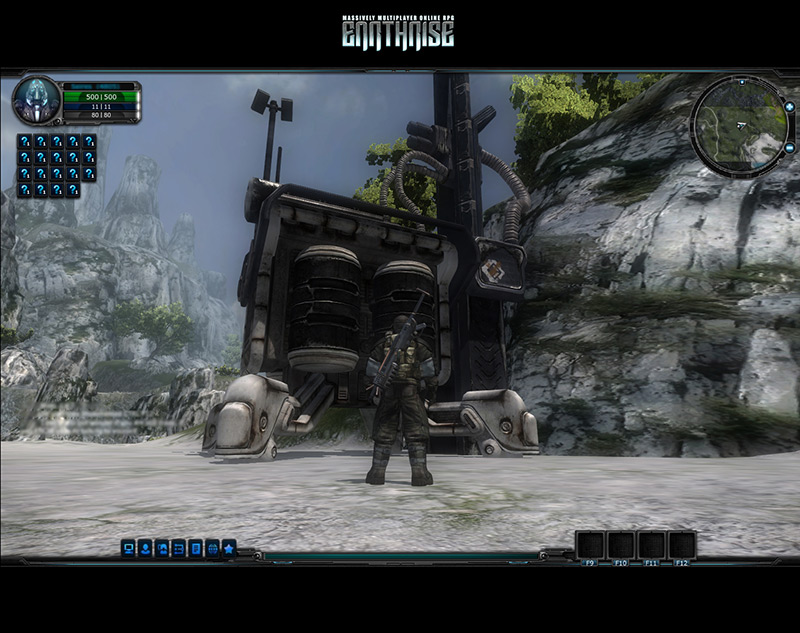Open the globe world icon
This screenshot has height=633, width=800.
pos(212,548)
